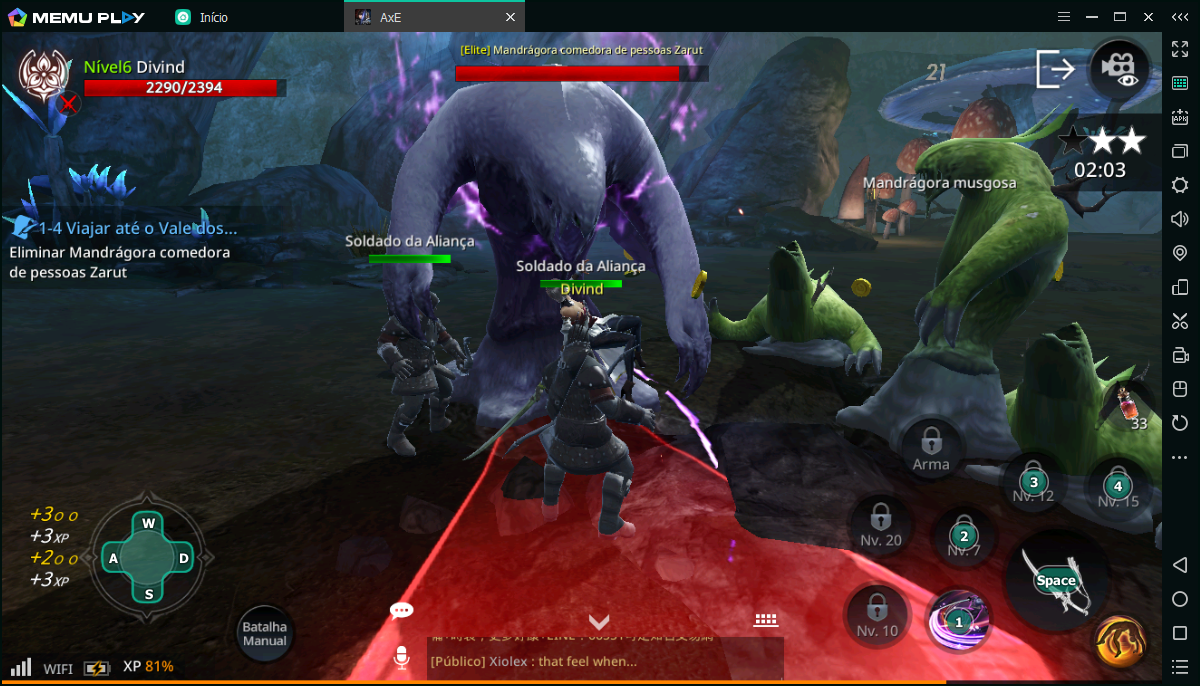Image resolution: width=1200 pixels, height=686 pixels.
Task: Tap the locked Arma weapon slot
Action: (x=931, y=446)
